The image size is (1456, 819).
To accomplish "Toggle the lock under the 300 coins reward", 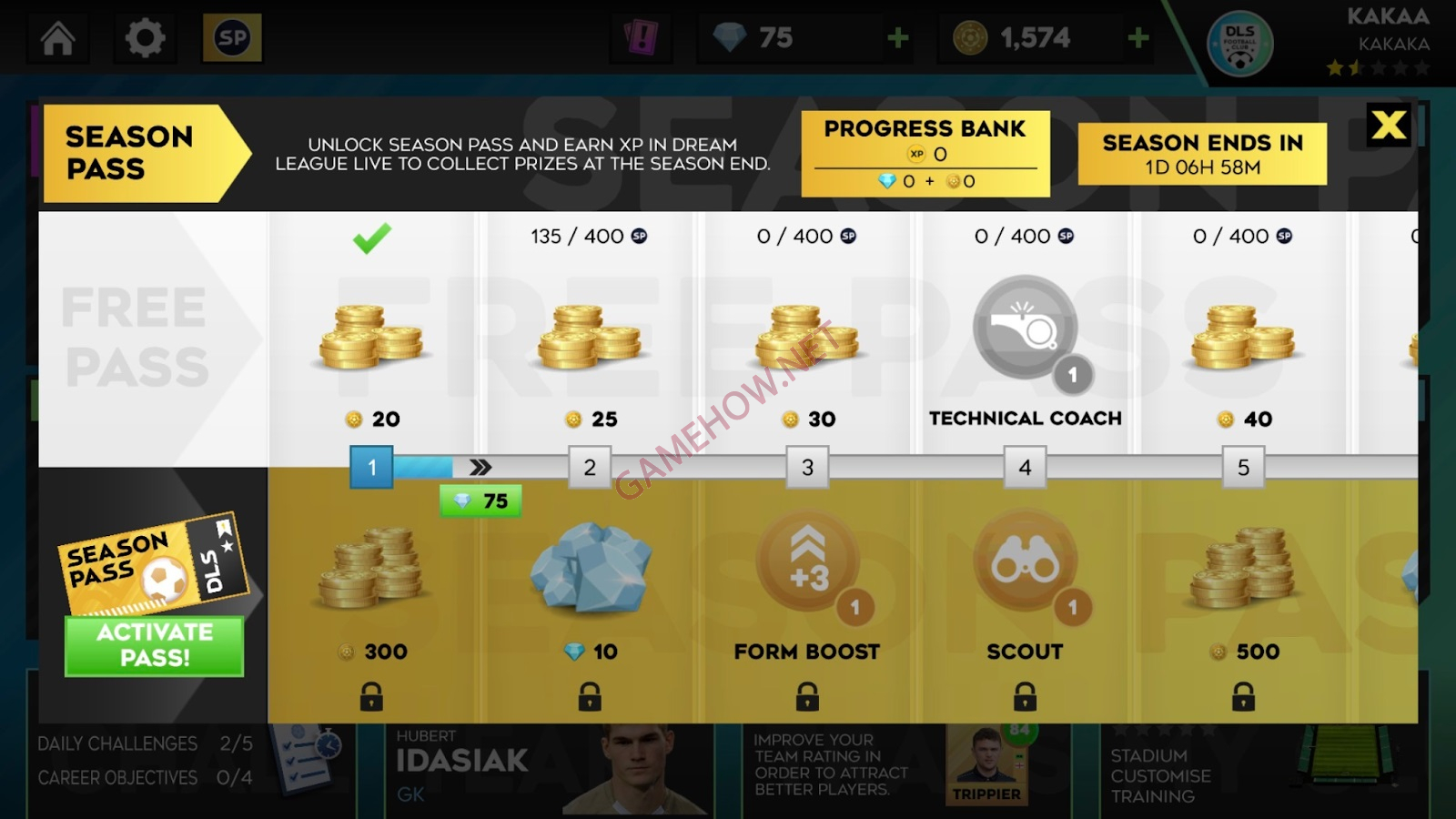I will [x=370, y=696].
